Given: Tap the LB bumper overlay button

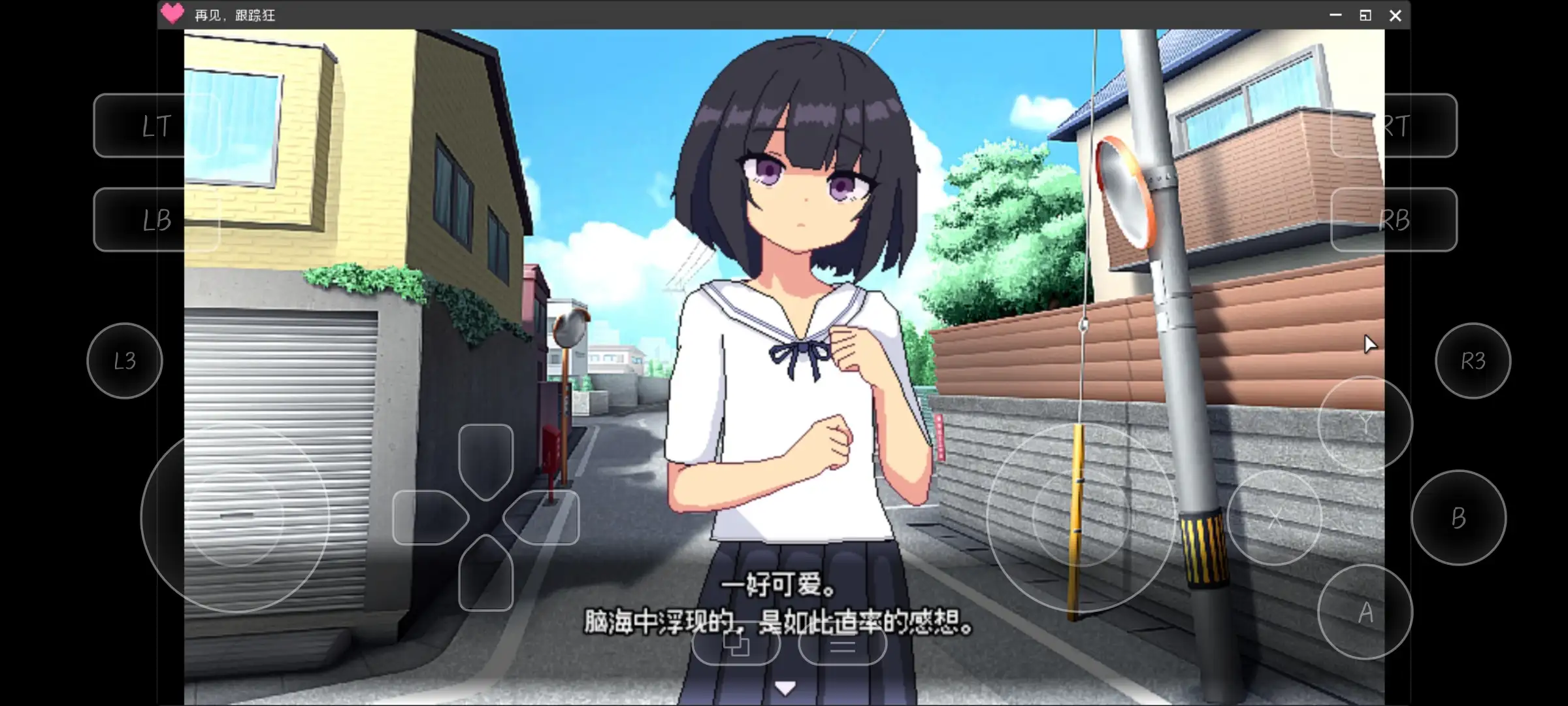Looking at the screenshot, I should pos(156,220).
